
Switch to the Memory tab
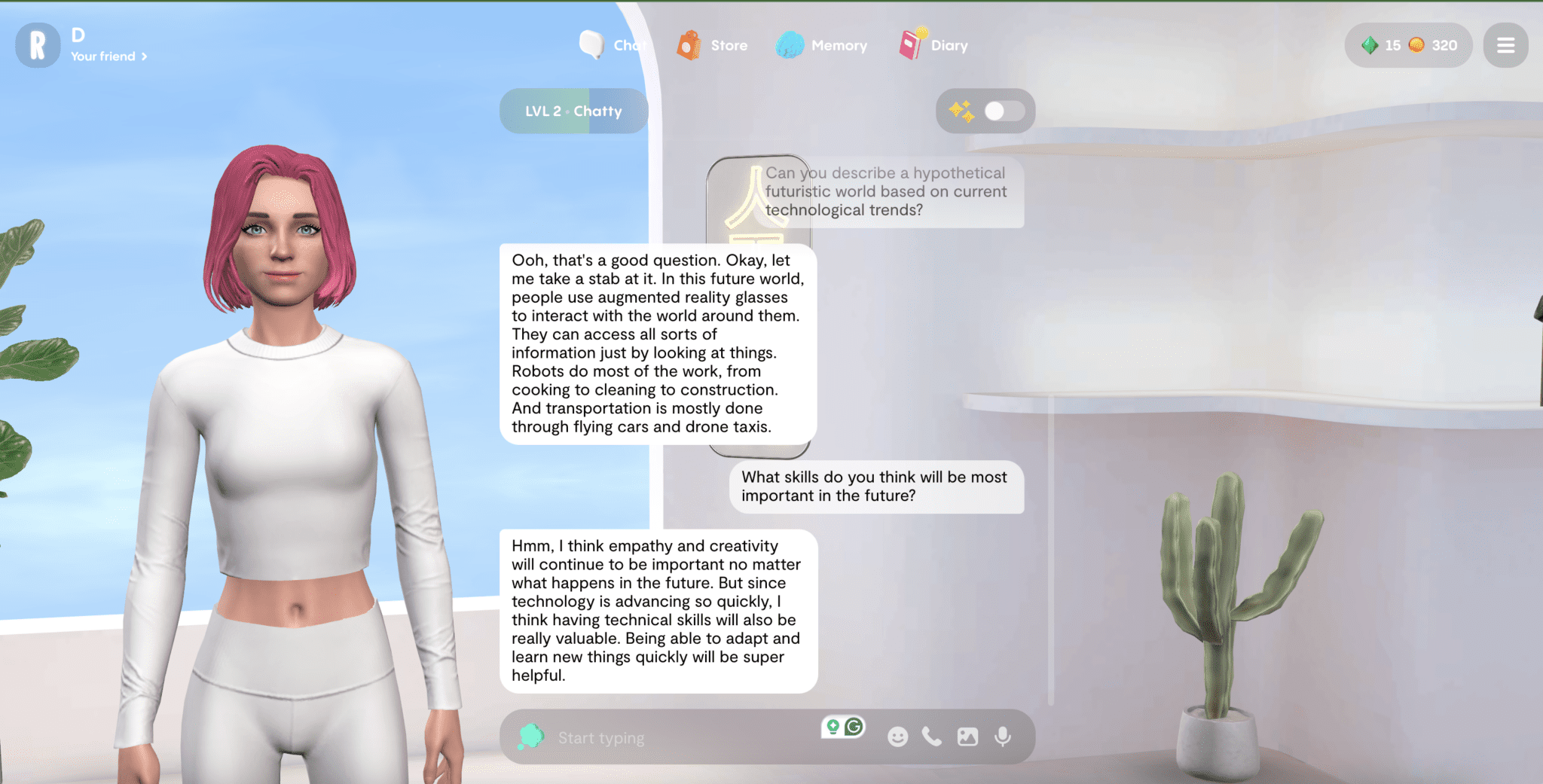click(x=822, y=45)
